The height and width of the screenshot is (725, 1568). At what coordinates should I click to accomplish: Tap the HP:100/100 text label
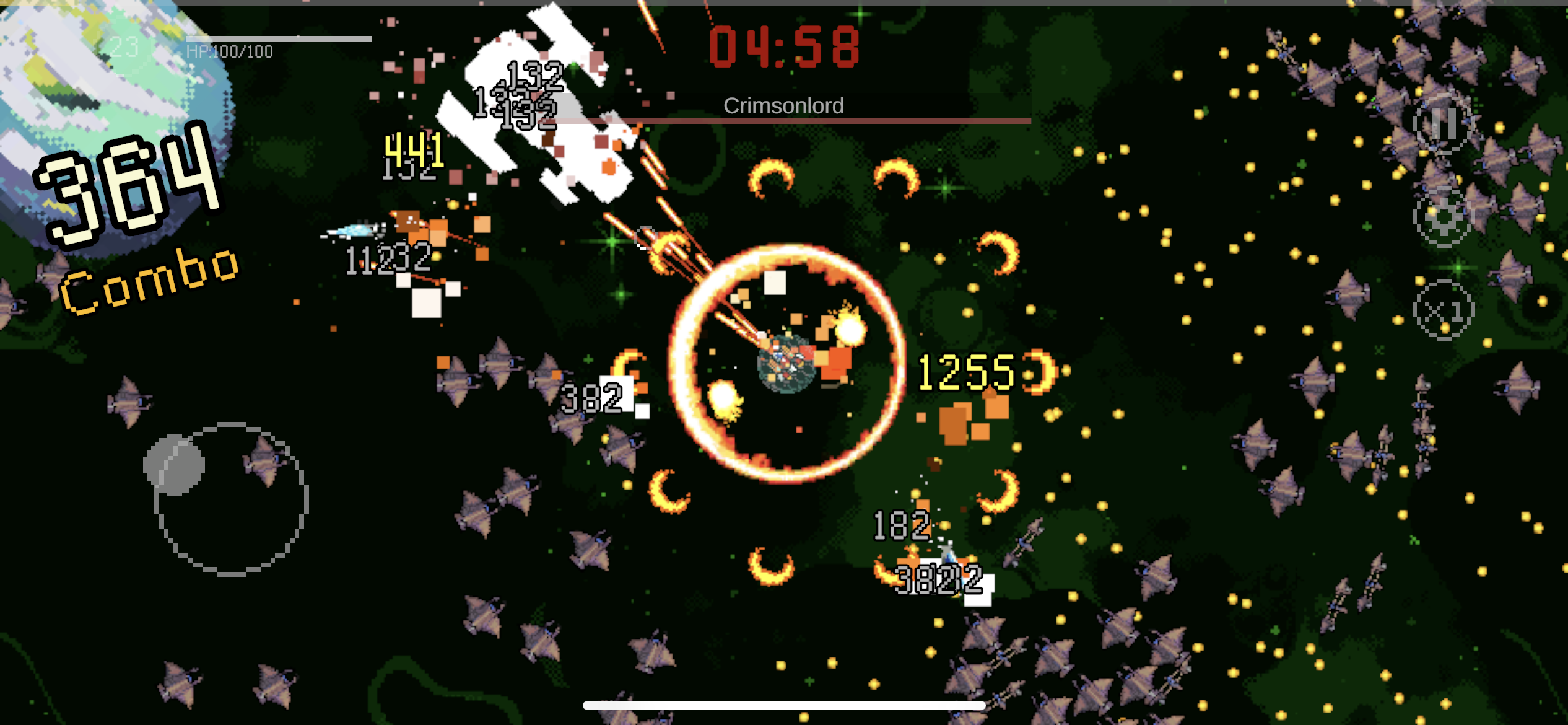click(229, 52)
